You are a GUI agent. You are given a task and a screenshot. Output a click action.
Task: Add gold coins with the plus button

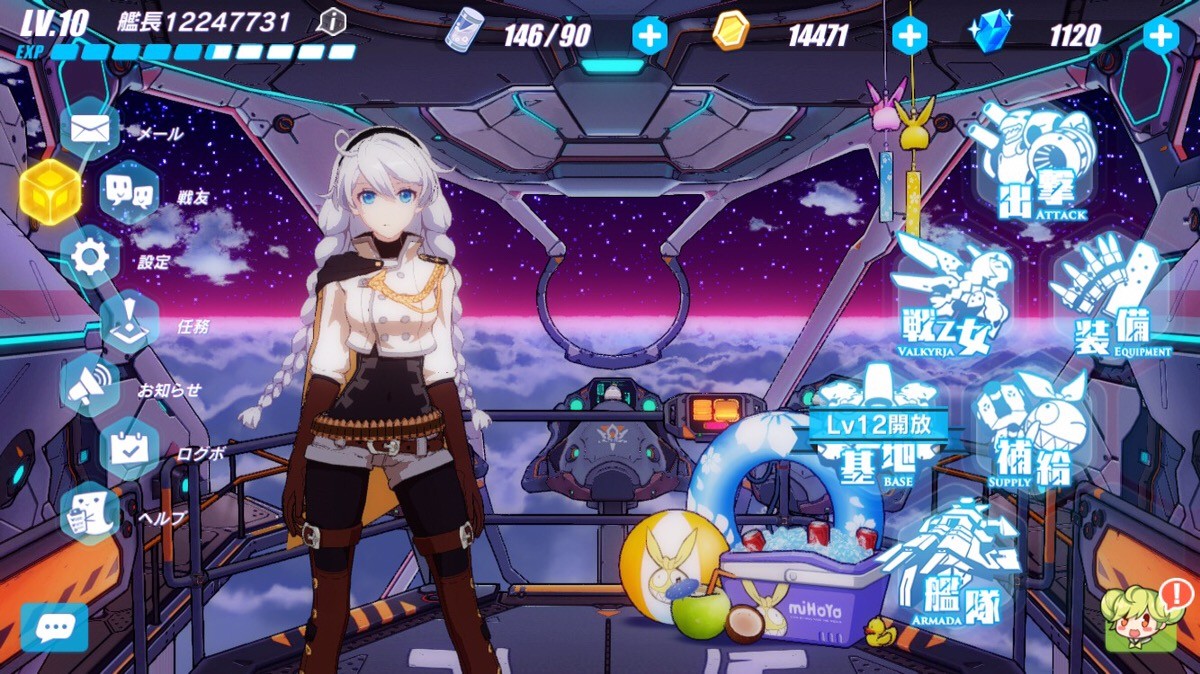point(909,36)
